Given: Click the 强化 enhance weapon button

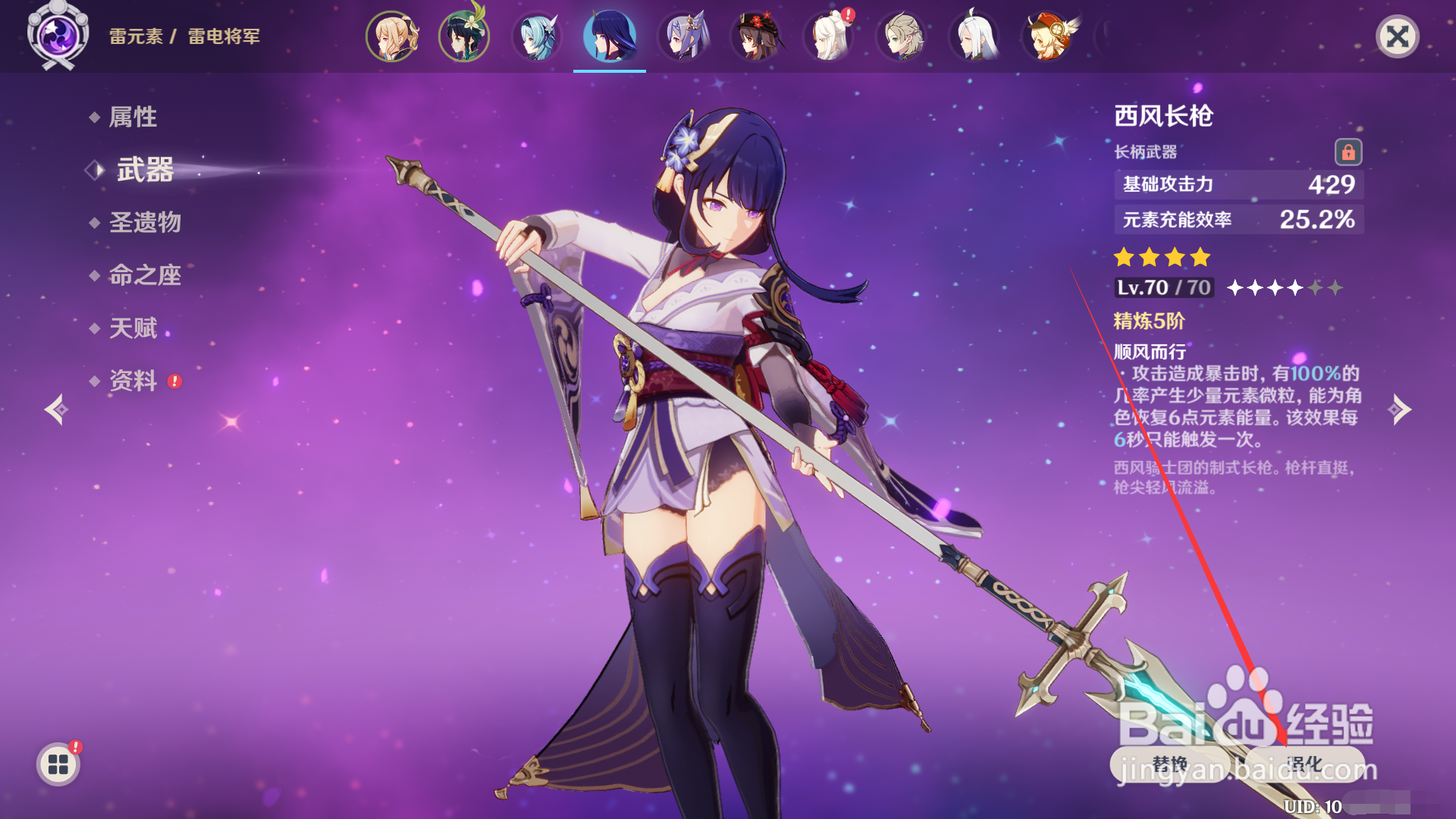Looking at the screenshot, I should pos(1304,764).
